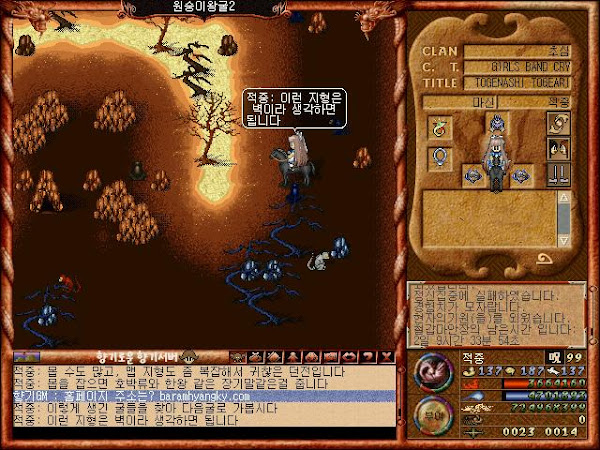Close the chat toolbar with the X button
Viewport: 600px width, 450px height.
(x=387, y=357)
